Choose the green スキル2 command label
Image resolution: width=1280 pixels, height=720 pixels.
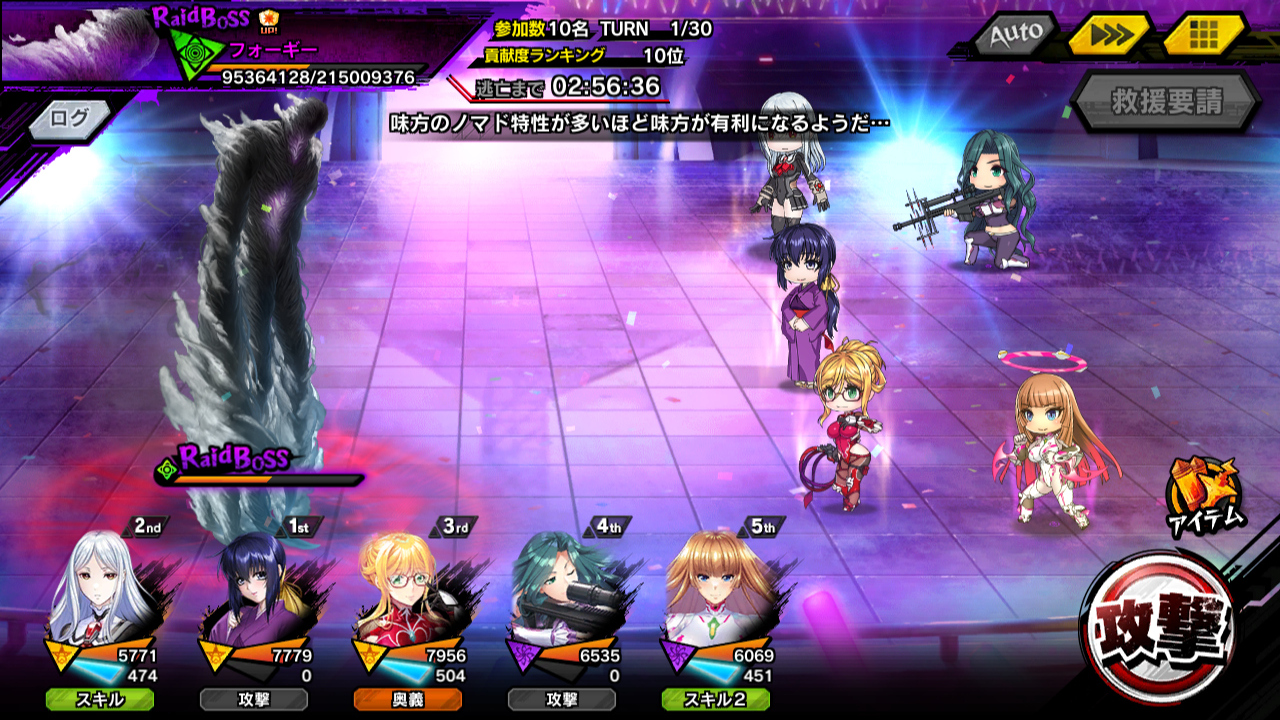(716, 699)
